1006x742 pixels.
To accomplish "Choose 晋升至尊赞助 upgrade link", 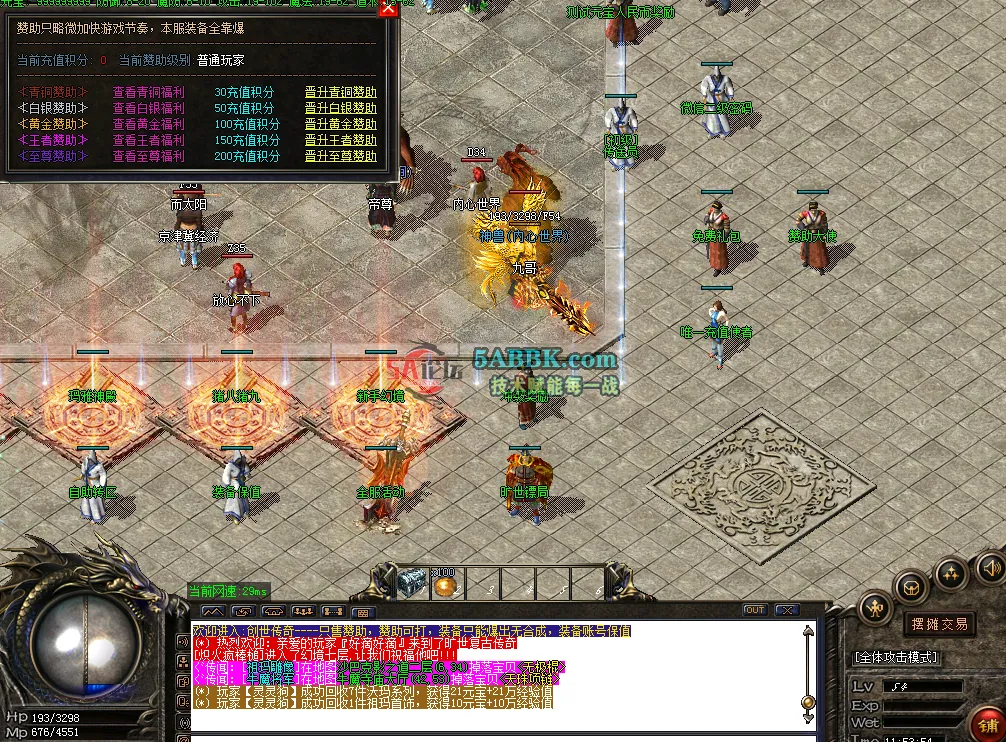I will coord(340,156).
